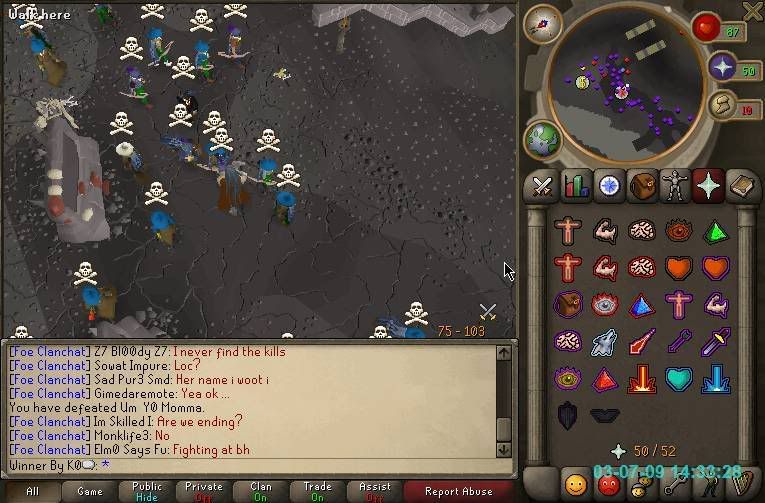
Task: Open the Combat Styles crossed-swords tab
Action: pyautogui.click(x=543, y=186)
